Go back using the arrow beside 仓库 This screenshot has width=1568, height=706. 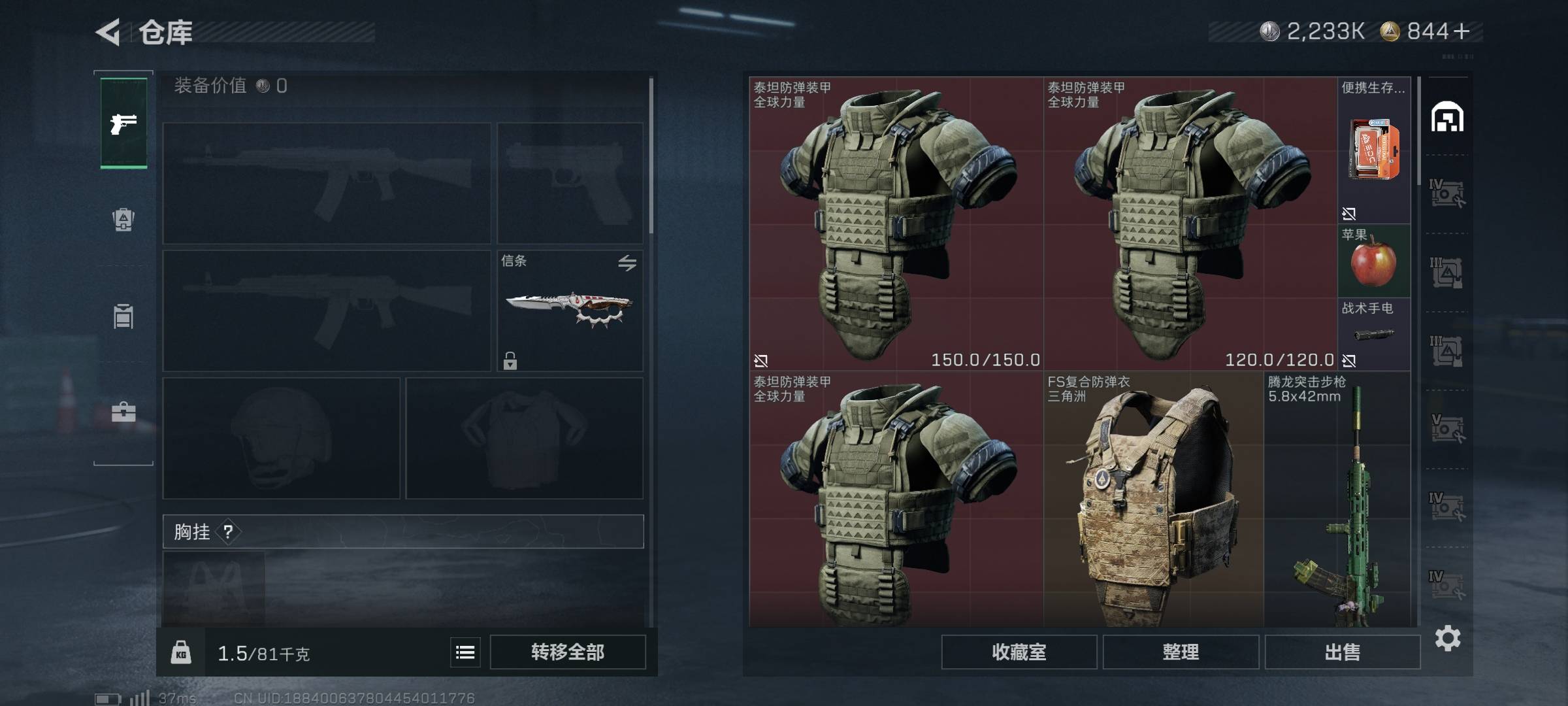[x=108, y=32]
